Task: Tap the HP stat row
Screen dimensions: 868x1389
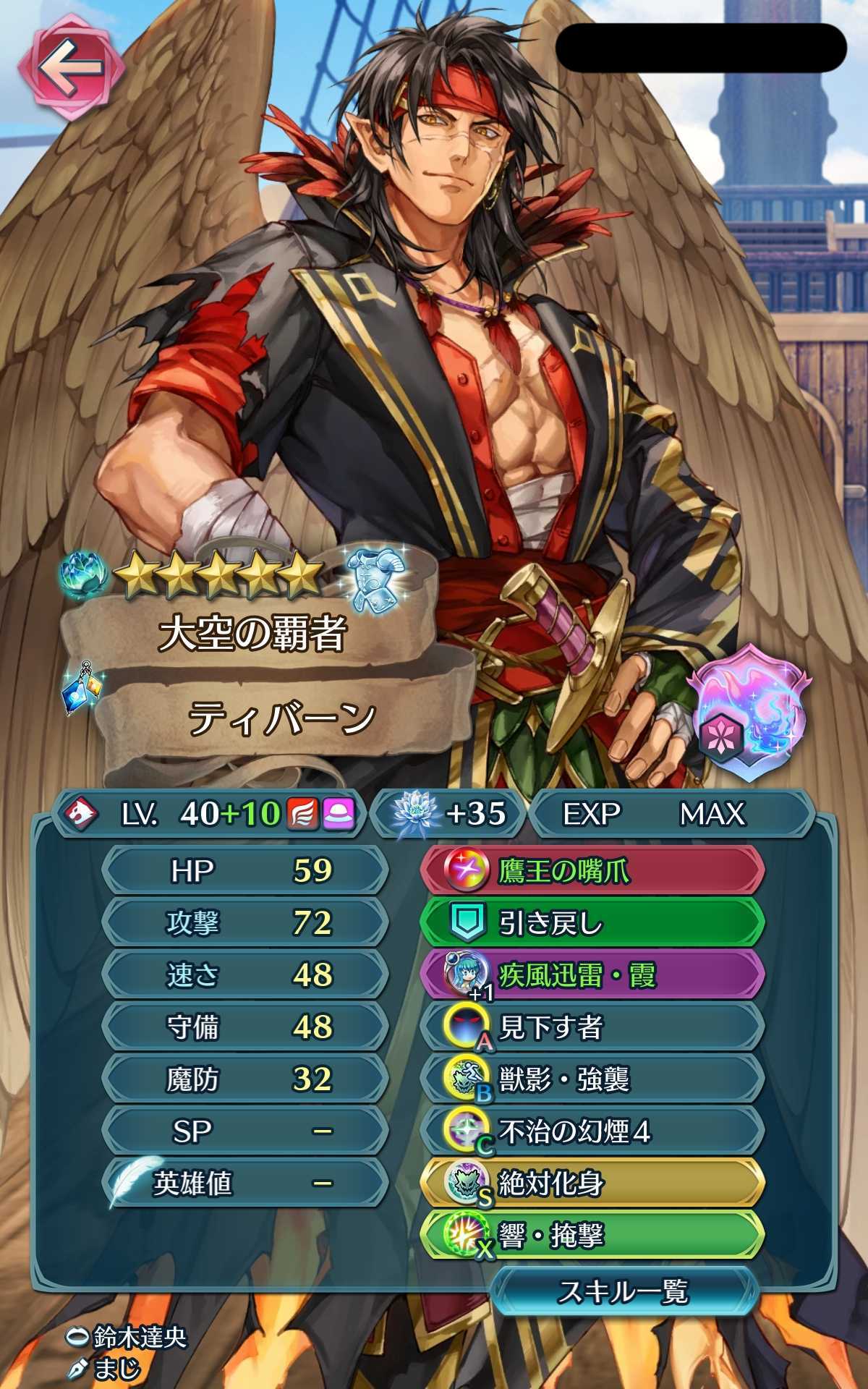Action: pyautogui.click(x=244, y=870)
